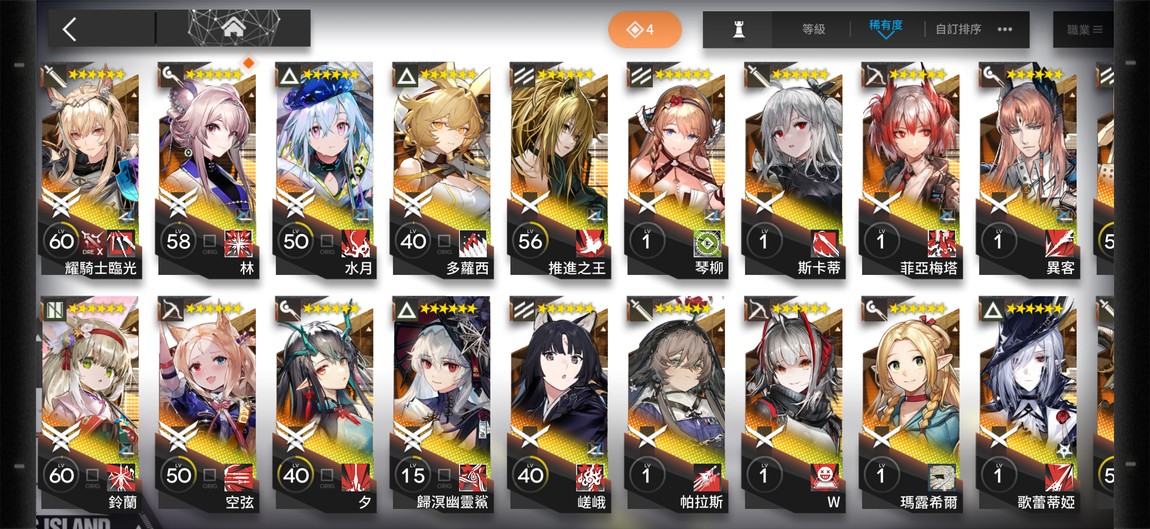Sort operators by 稀有度 (rarity)
Screen dimensions: 1150x529
tap(885, 29)
